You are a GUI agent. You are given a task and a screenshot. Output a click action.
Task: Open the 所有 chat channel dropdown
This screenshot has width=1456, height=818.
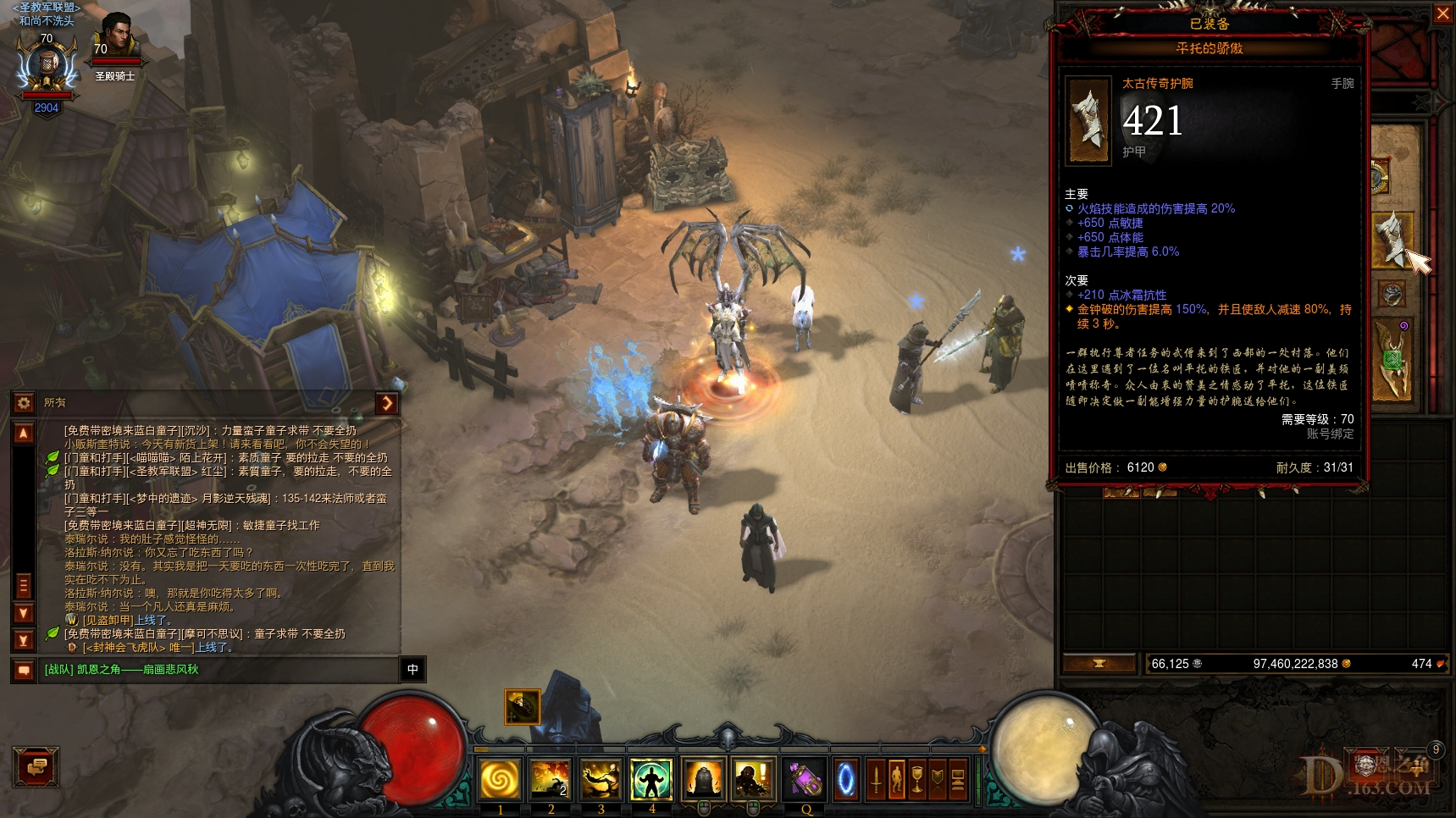(55, 404)
